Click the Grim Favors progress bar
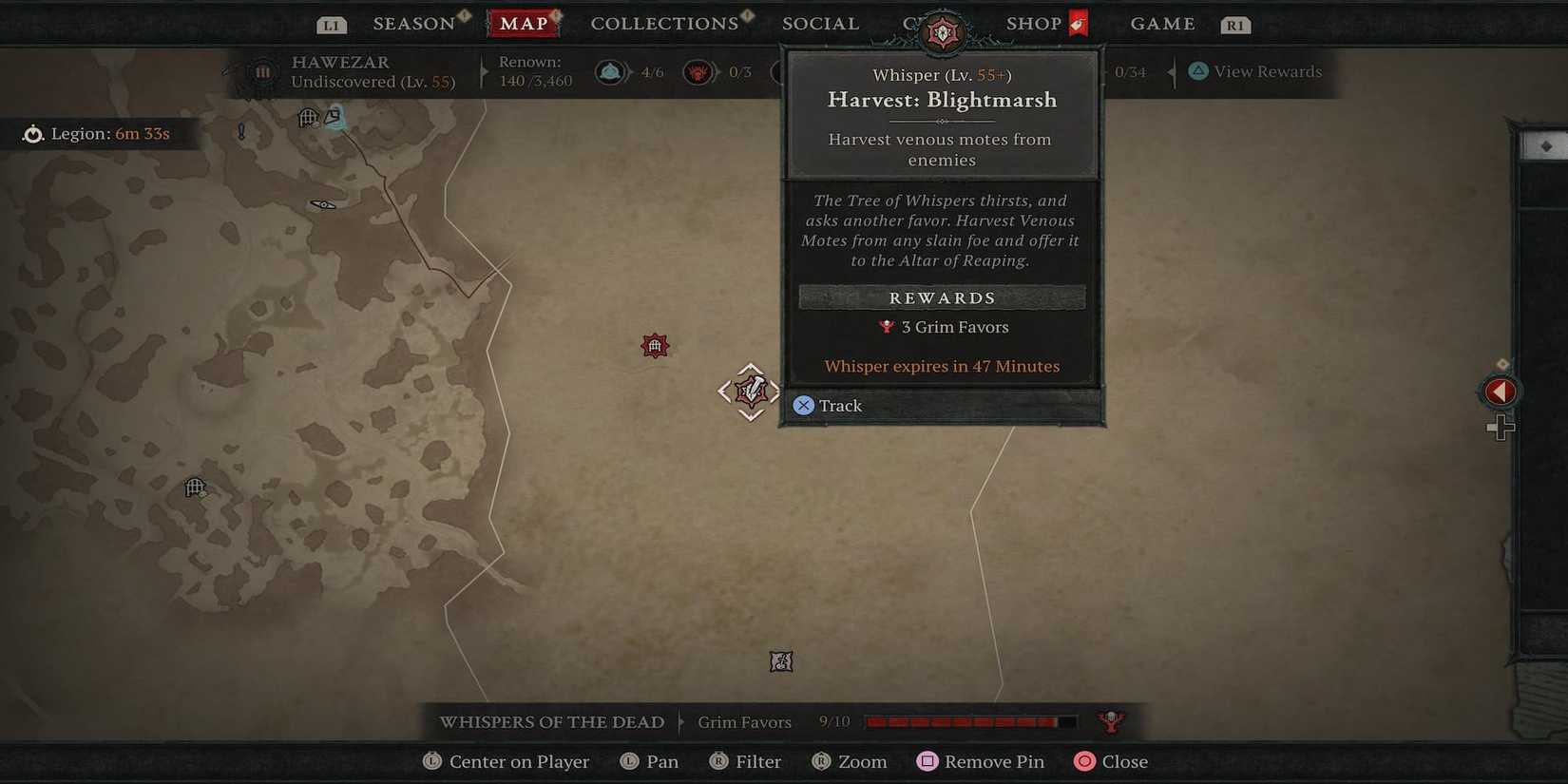The height and width of the screenshot is (784, 1568). coord(969,721)
